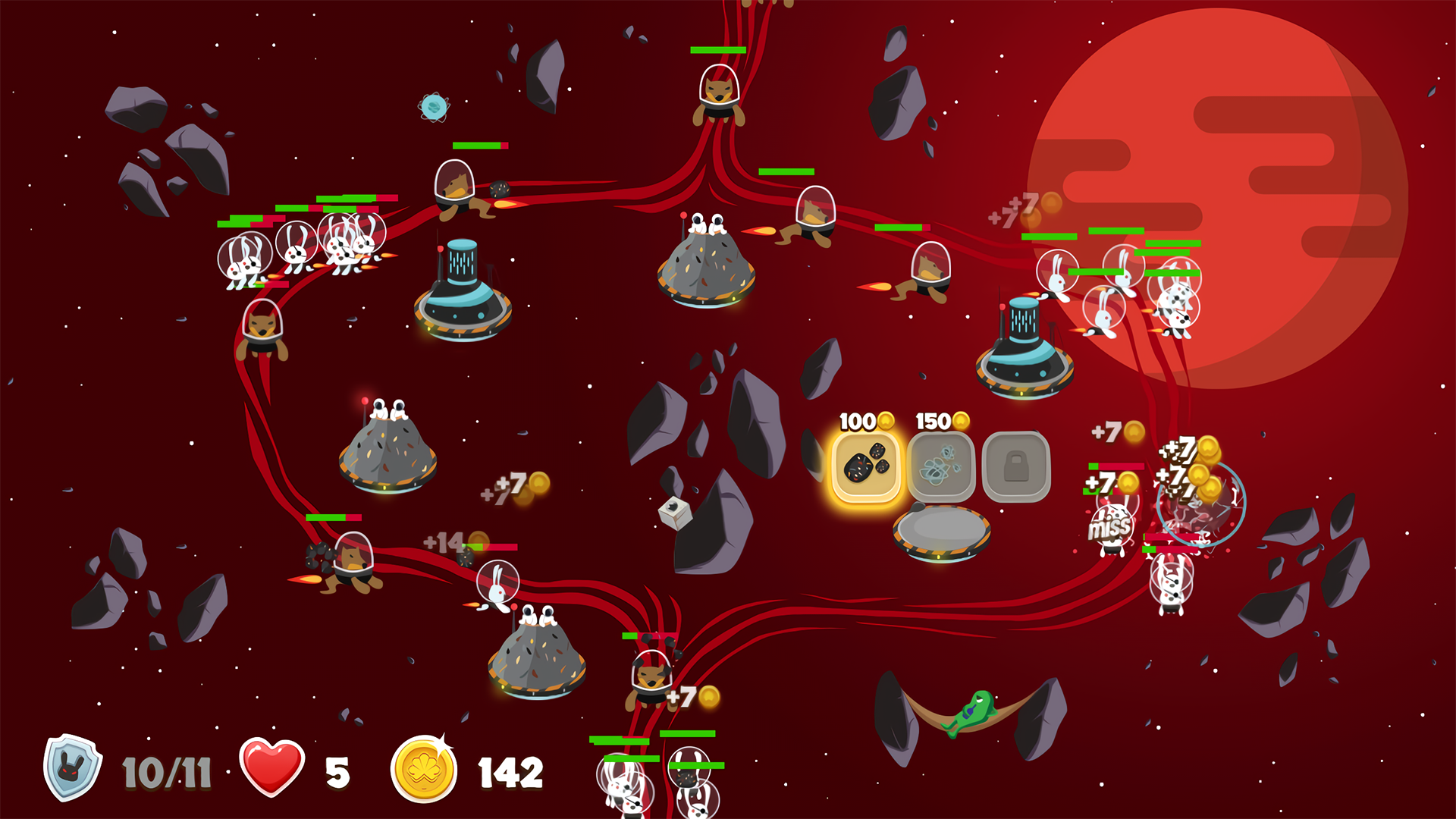Buy the 100-coin rock tower

pos(865,466)
